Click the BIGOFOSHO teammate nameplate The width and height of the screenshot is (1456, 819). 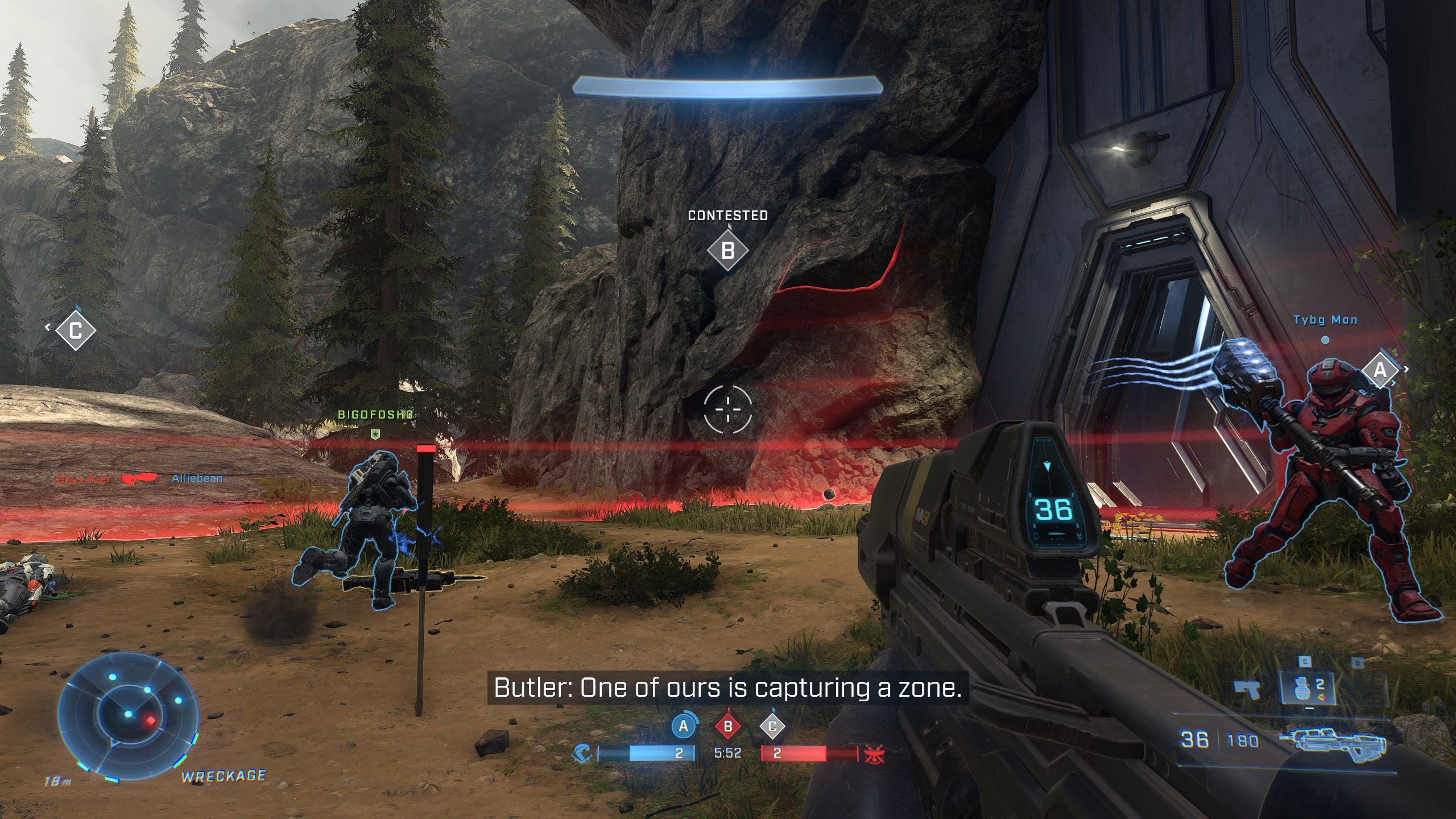pos(375,415)
